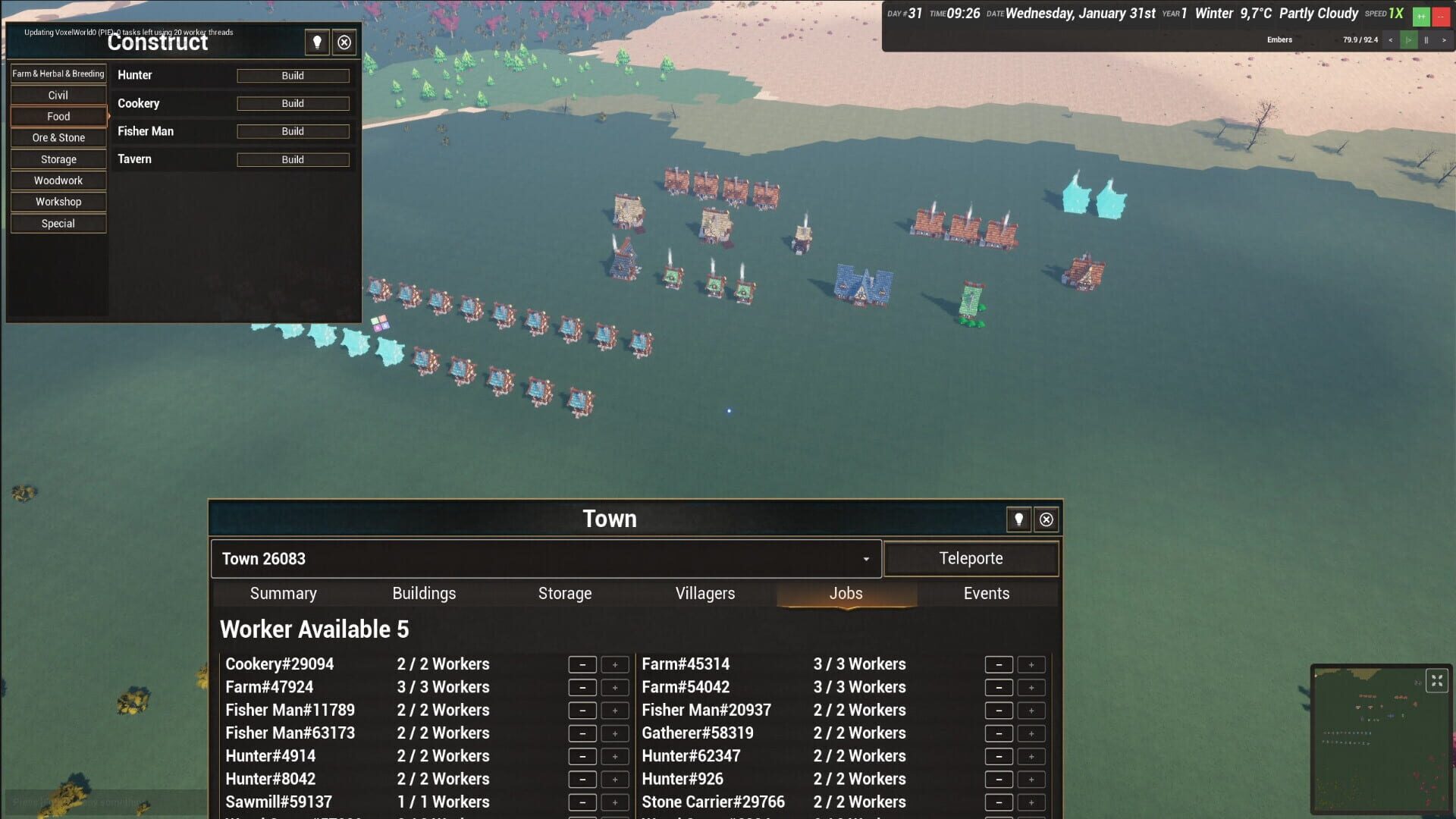Pause the game with the pause icon near Embers
Viewport: 1456px width, 819px height.
1426,40
